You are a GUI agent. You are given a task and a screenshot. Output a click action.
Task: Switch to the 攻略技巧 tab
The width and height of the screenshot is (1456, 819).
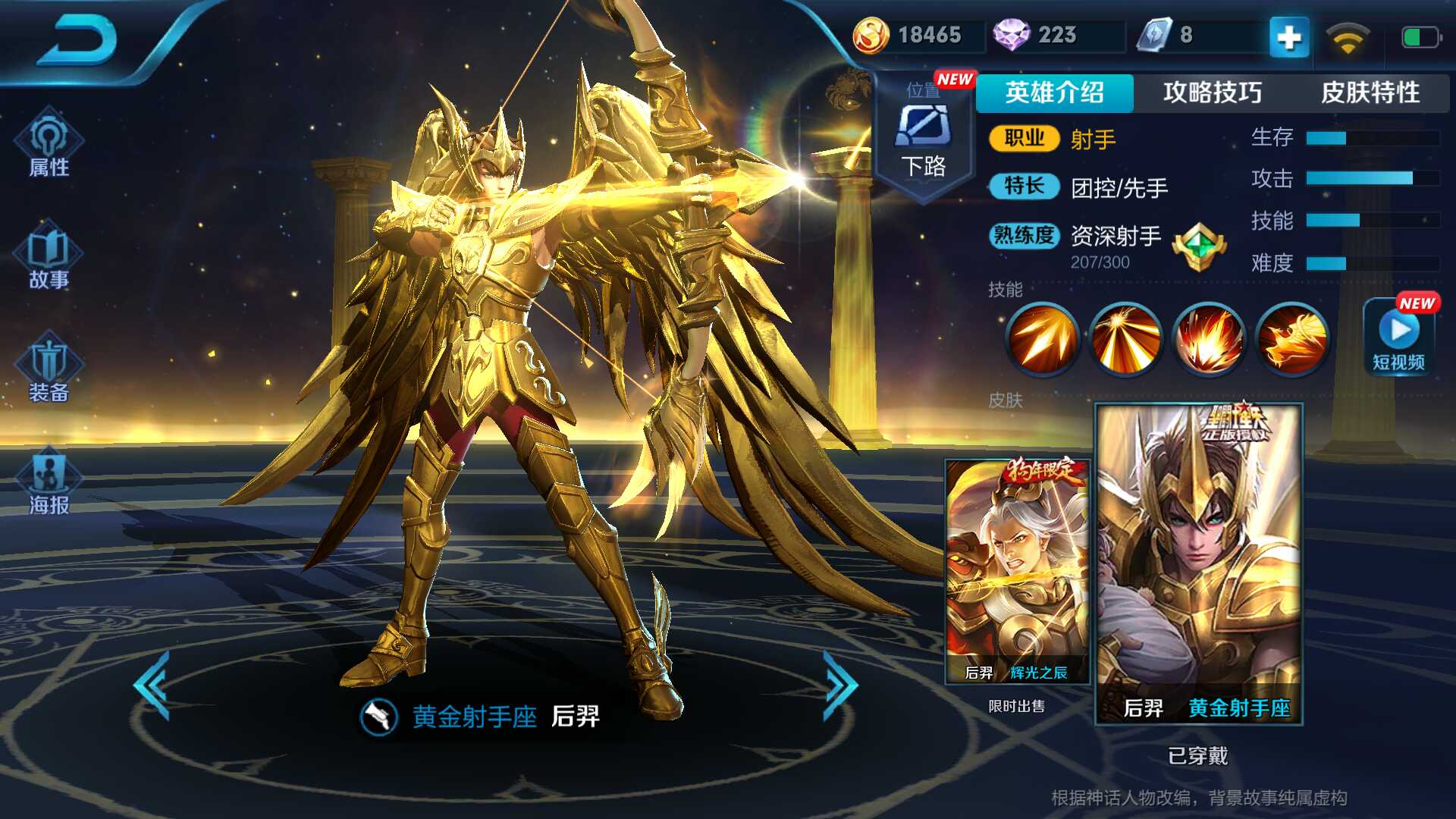(x=1210, y=93)
